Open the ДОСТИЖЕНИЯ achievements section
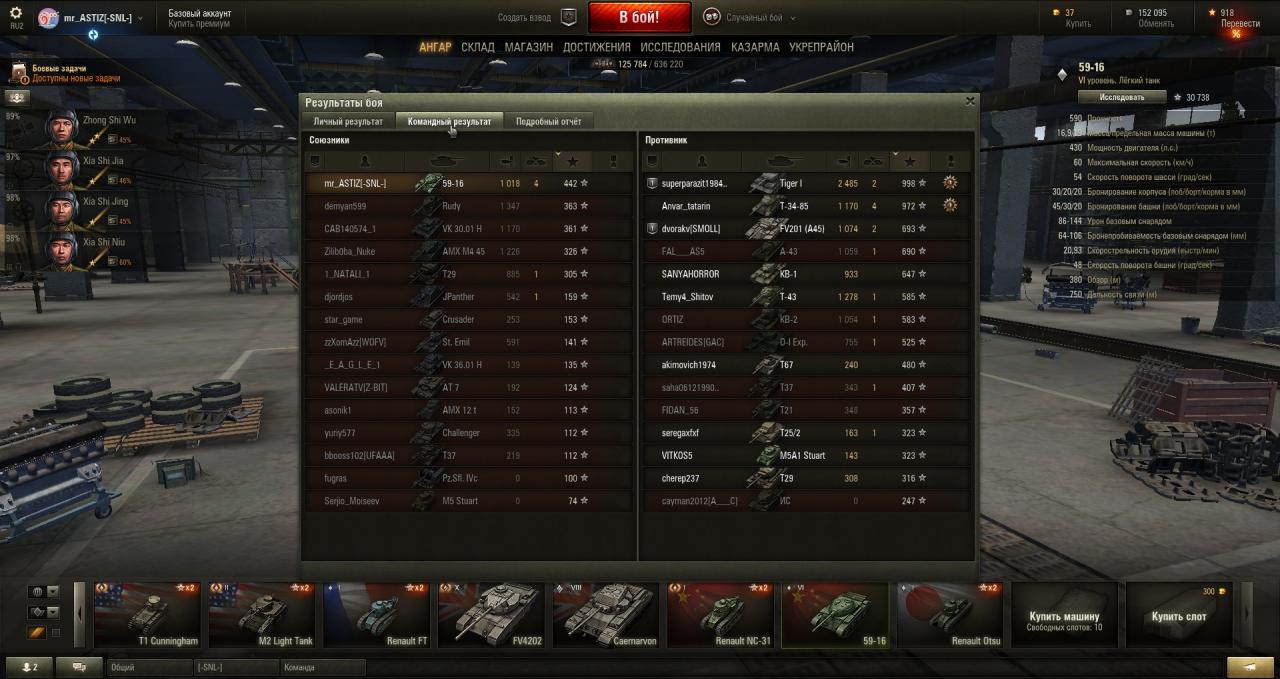The width and height of the screenshot is (1280, 679). 596,47
